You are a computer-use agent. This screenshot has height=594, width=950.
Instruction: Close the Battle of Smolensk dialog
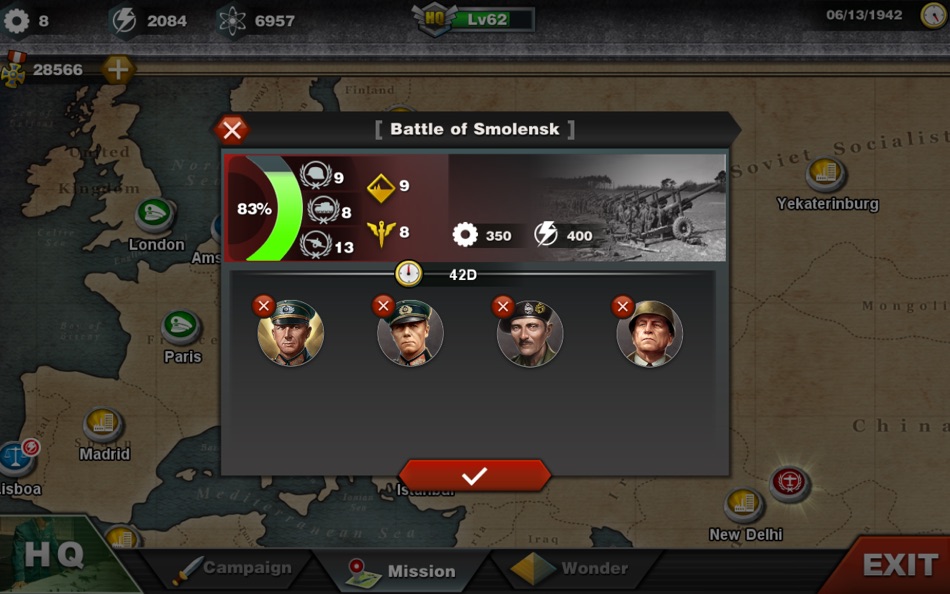tap(232, 130)
